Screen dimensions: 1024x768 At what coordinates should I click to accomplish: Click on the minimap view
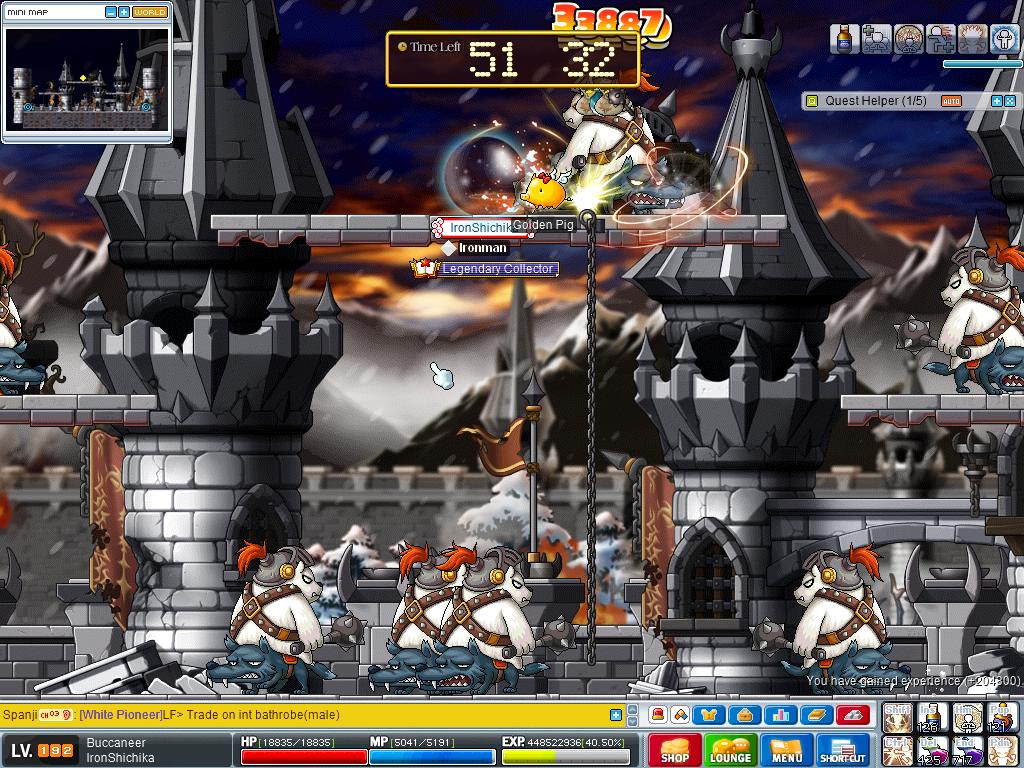[86, 79]
